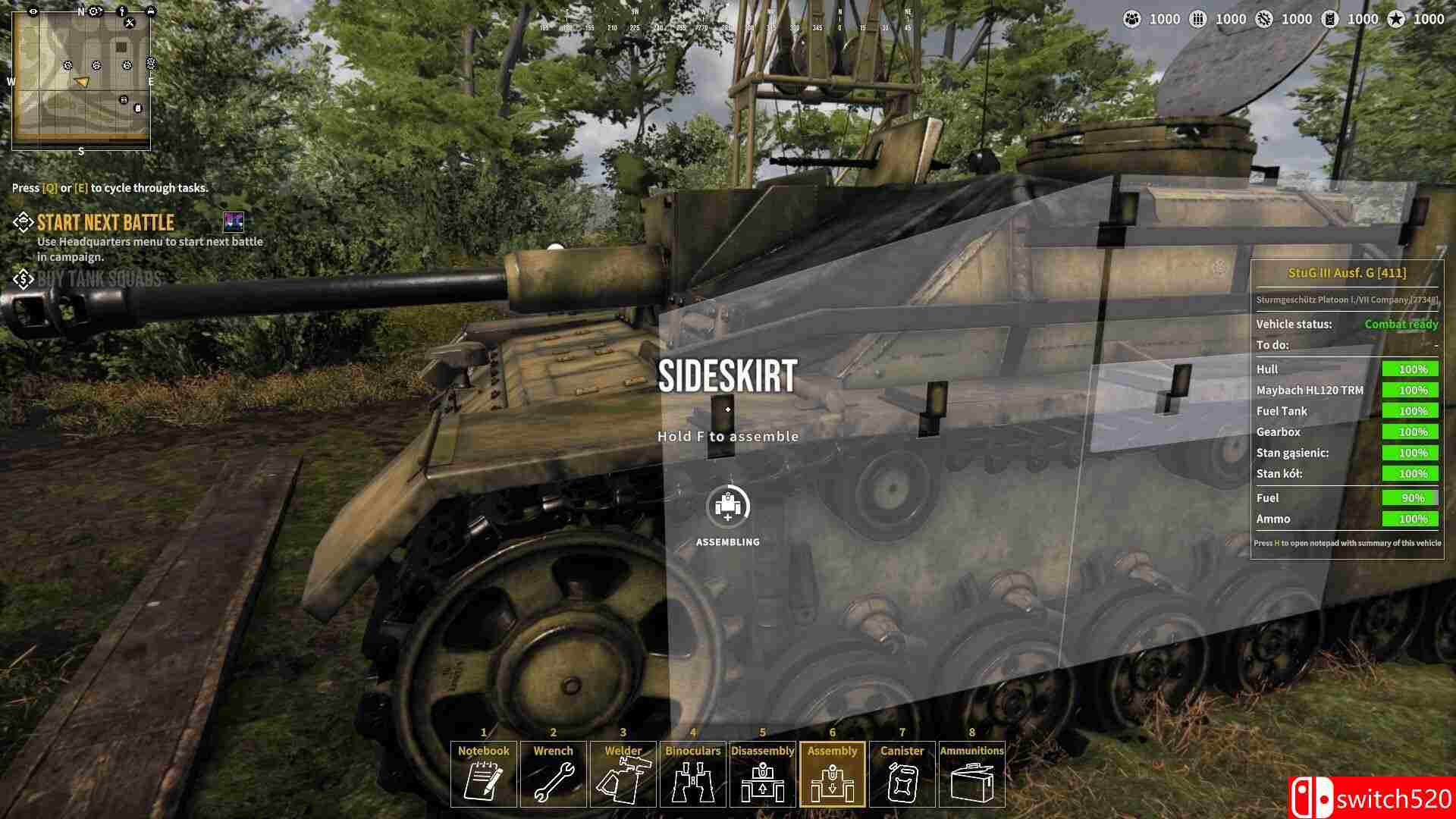Viewport: 1456px width, 819px height.
Task: Activate the Assembly tool slot
Action: tap(833, 774)
